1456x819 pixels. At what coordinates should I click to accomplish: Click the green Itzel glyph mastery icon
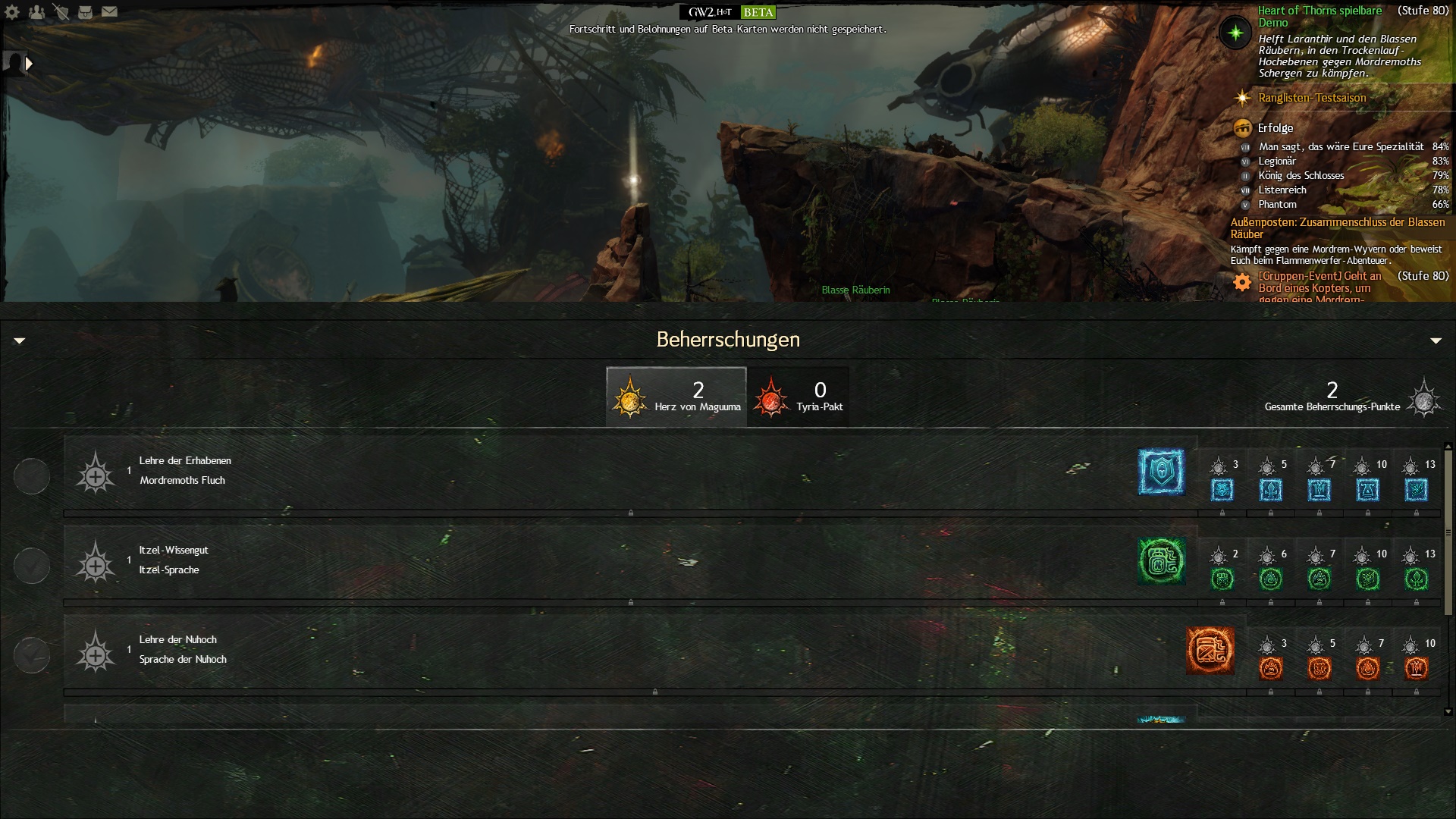(x=1161, y=561)
